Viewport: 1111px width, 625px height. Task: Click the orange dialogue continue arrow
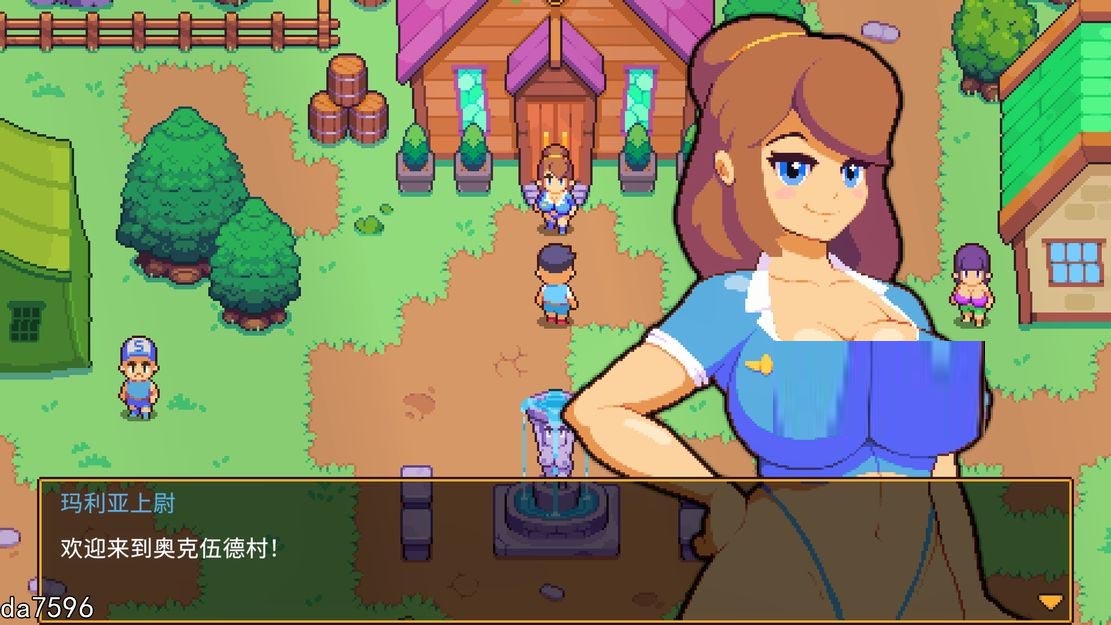1049,601
